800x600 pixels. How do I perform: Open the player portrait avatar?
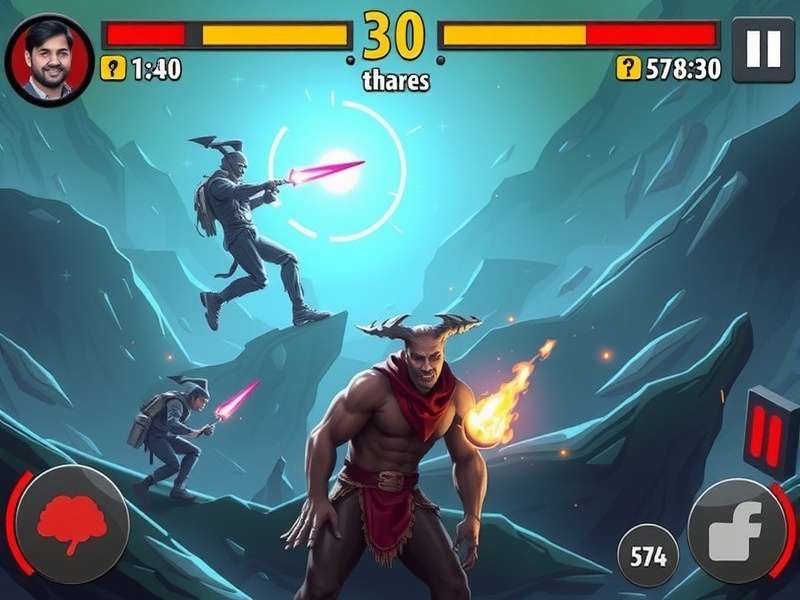pyautogui.click(x=50, y=60)
